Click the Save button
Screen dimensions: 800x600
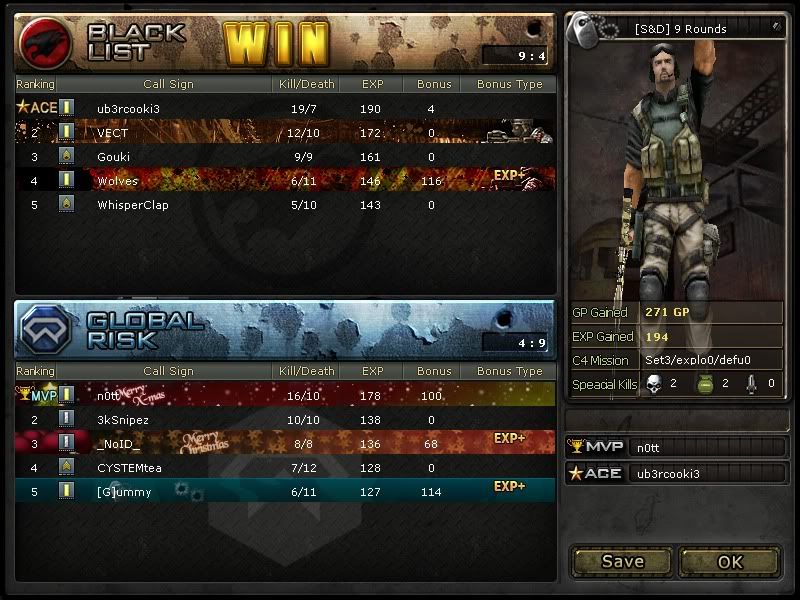(622, 561)
